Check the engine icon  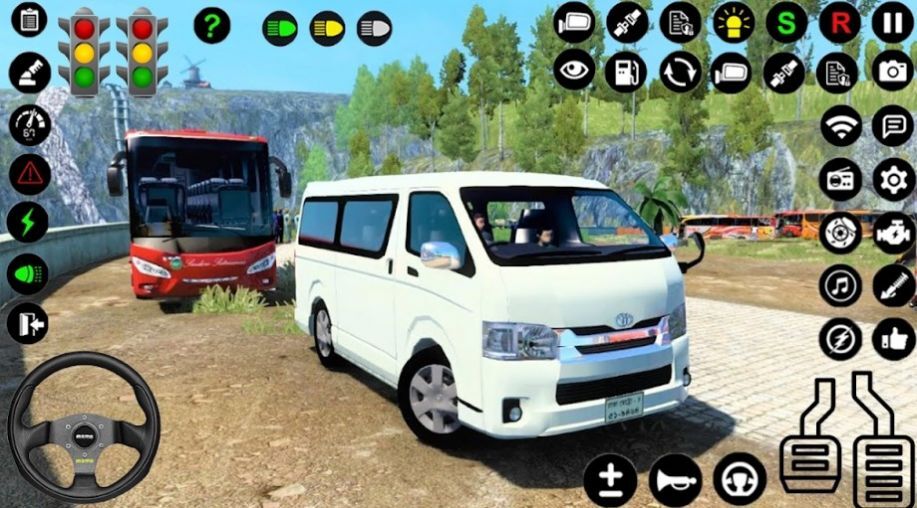[x=892, y=232]
